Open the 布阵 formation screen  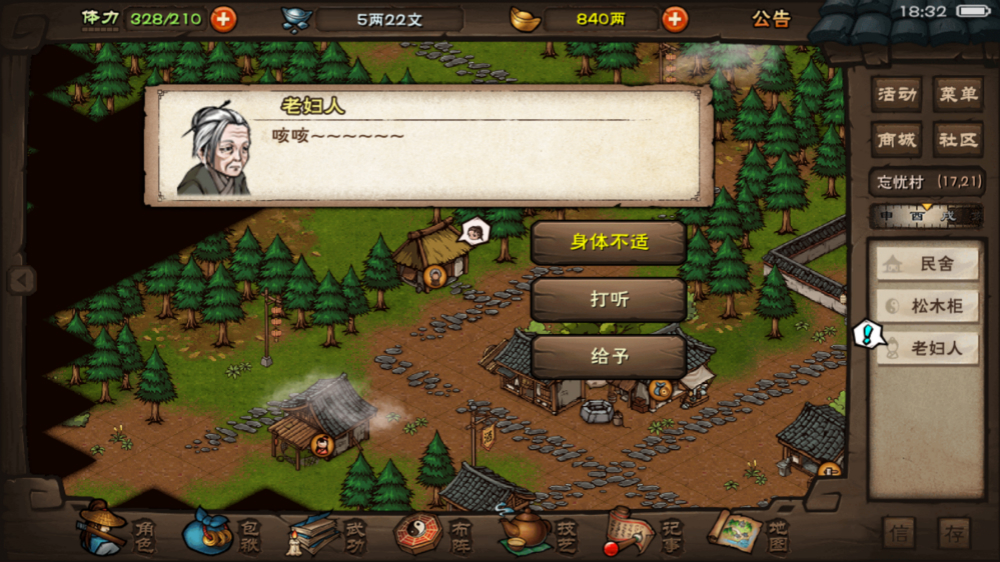[431, 531]
